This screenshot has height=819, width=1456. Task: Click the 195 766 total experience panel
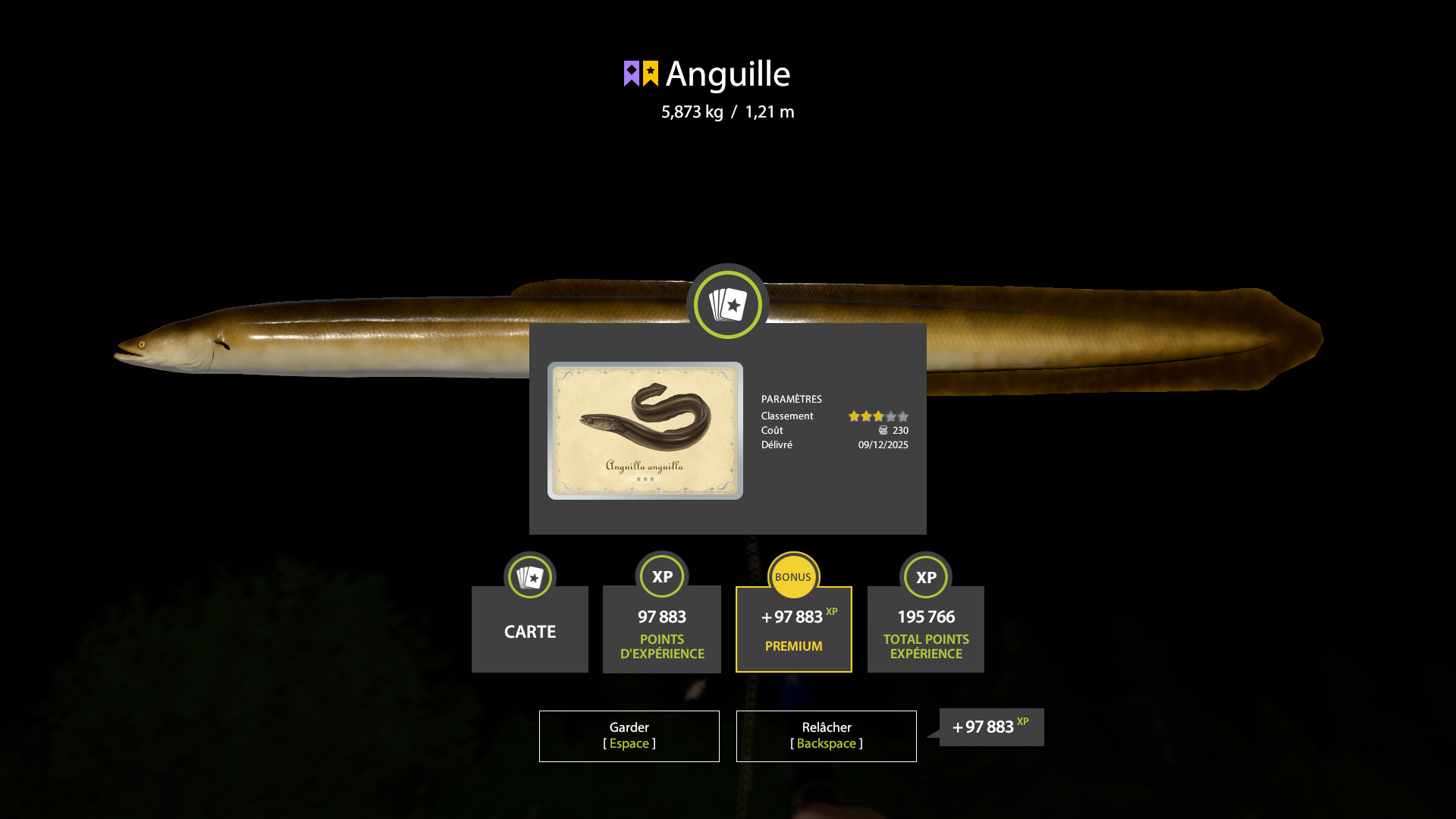coord(925,629)
